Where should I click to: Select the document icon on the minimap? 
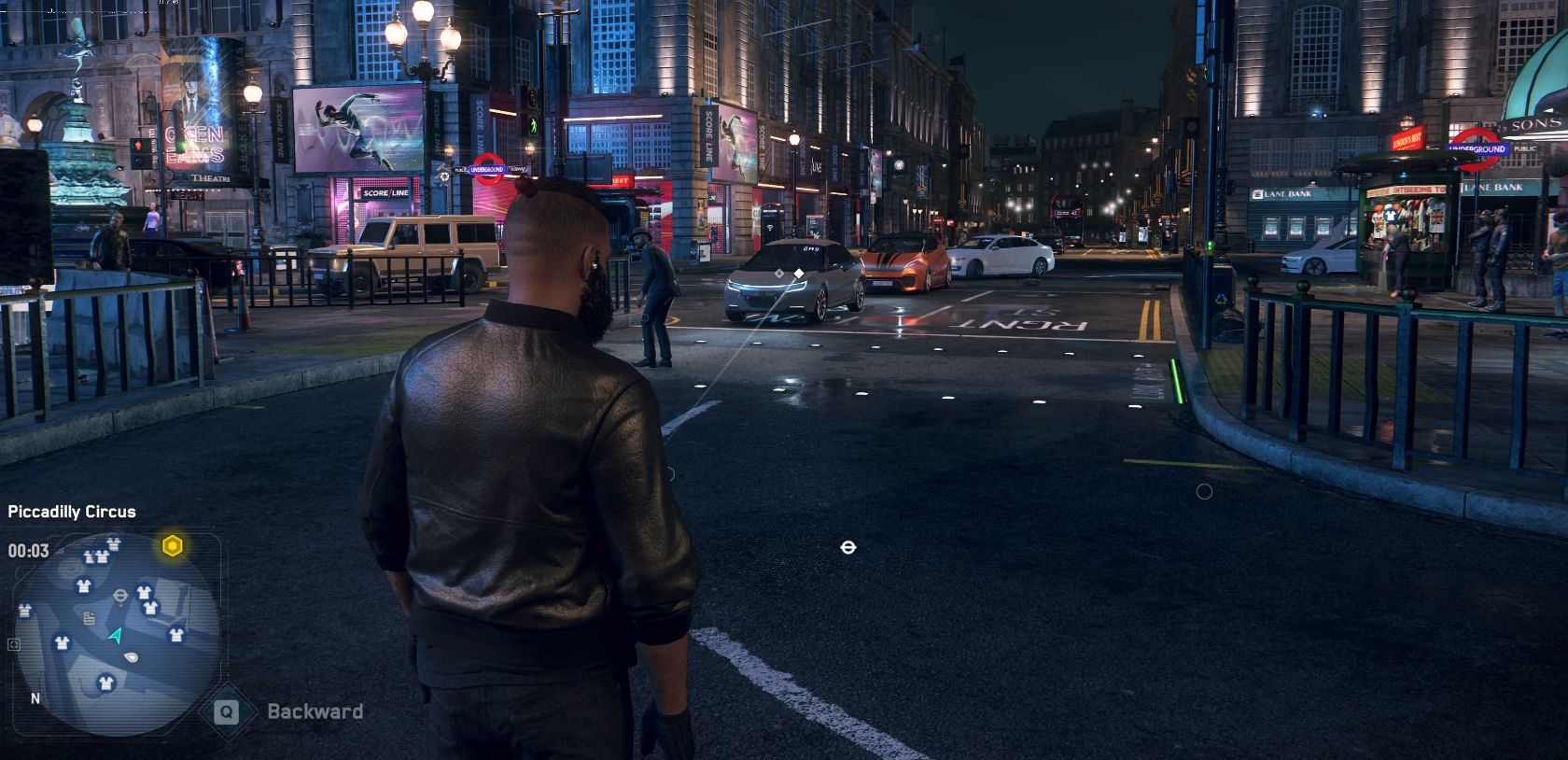90,618
